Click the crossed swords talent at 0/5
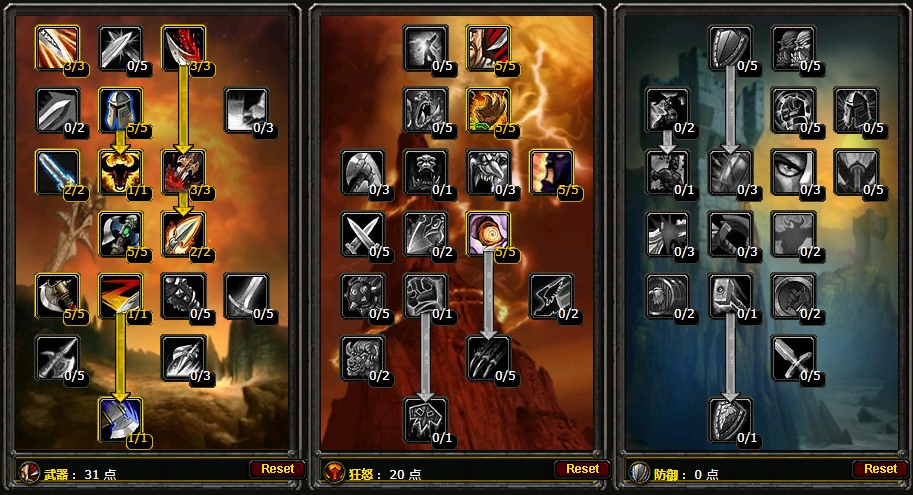Screen dimensions: 913x495 coord(363,233)
